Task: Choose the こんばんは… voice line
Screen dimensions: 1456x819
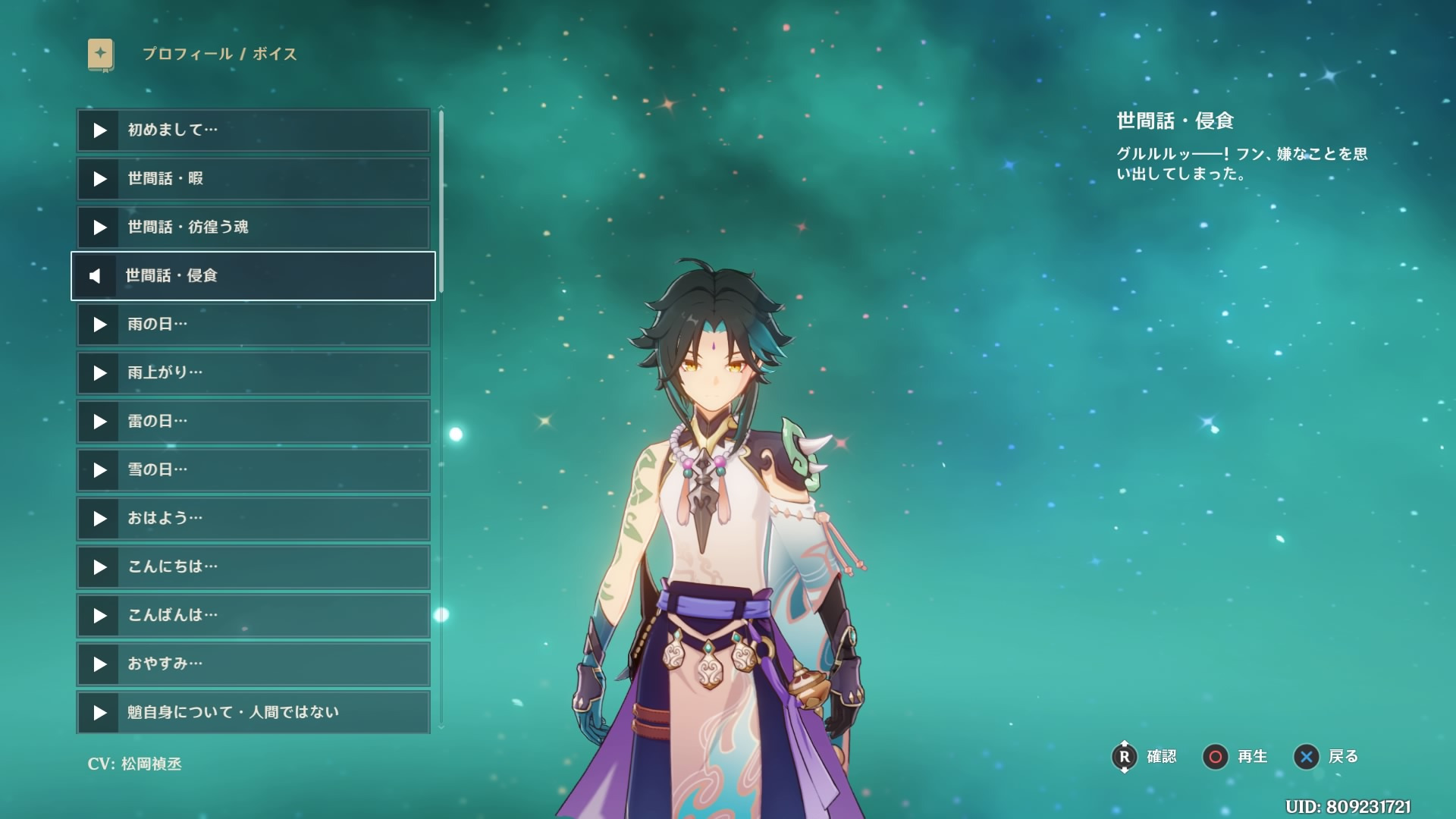Action: coord(253,616)
